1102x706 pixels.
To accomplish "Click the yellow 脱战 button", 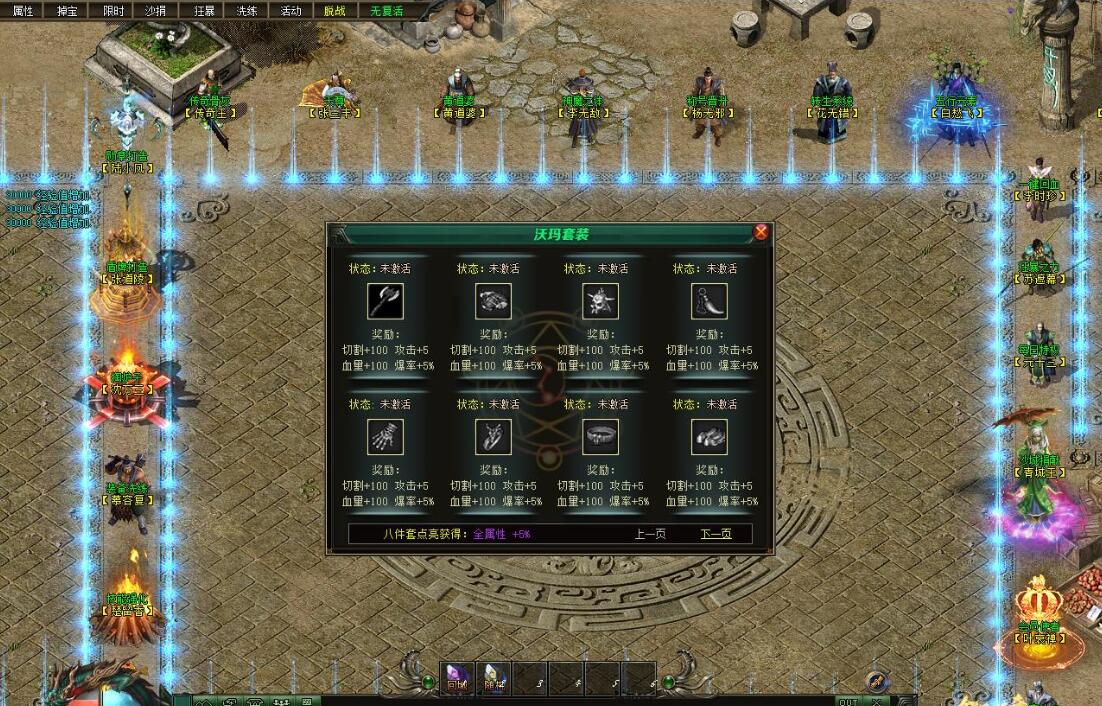I will click(335, 10).
